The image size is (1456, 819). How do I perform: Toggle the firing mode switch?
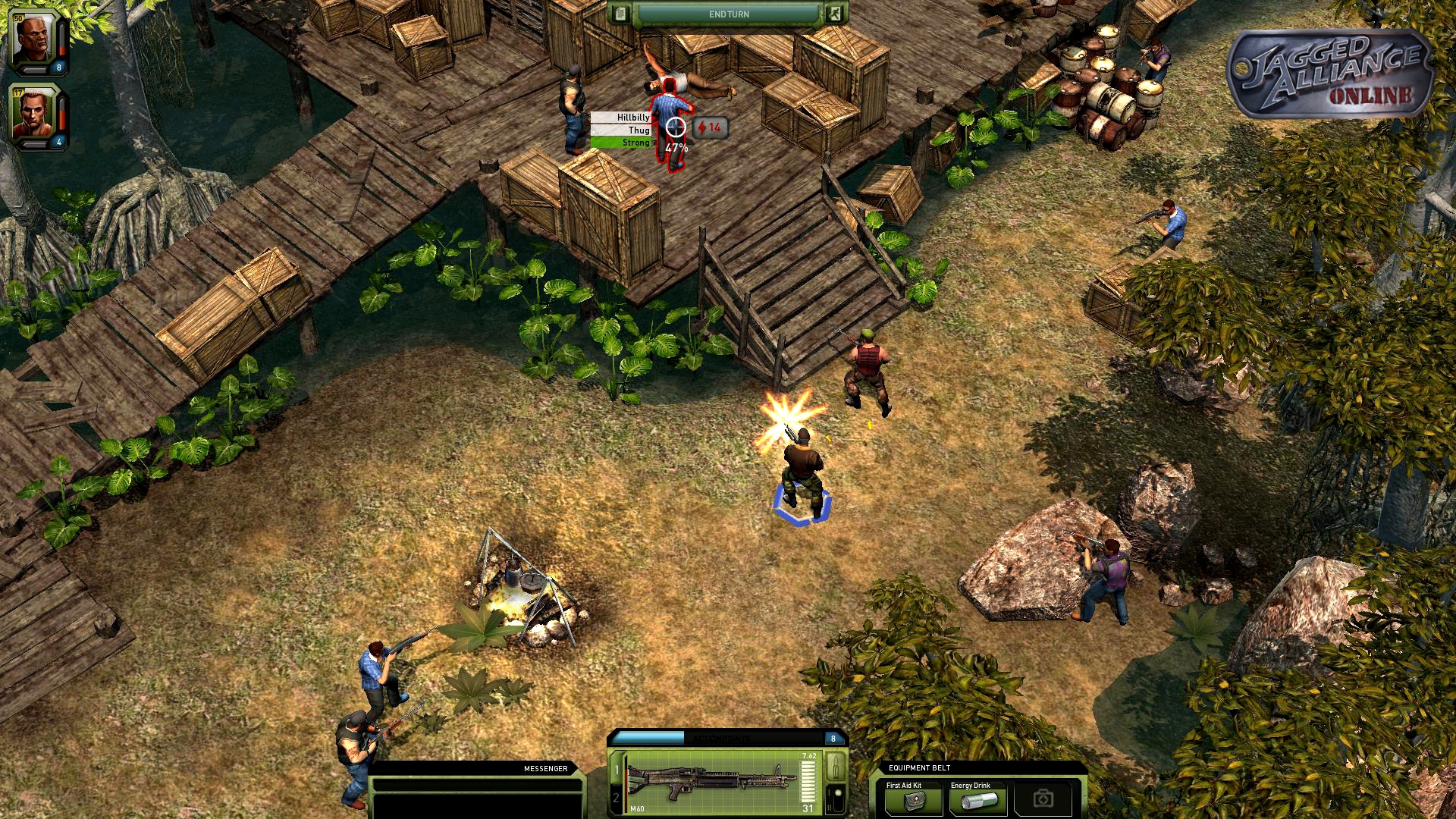[836, 799]
